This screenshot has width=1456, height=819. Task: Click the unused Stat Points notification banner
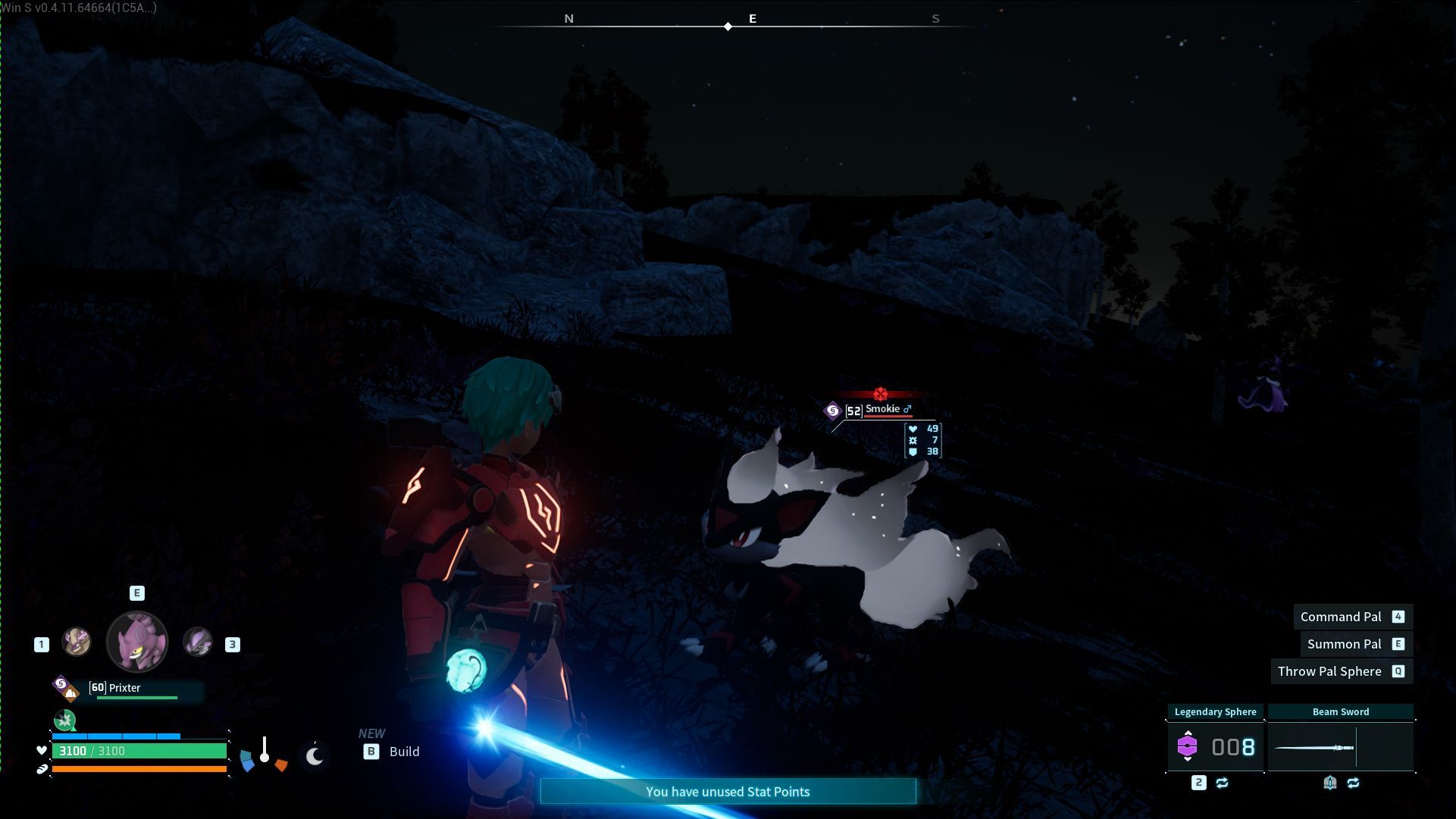pos(728,791)
